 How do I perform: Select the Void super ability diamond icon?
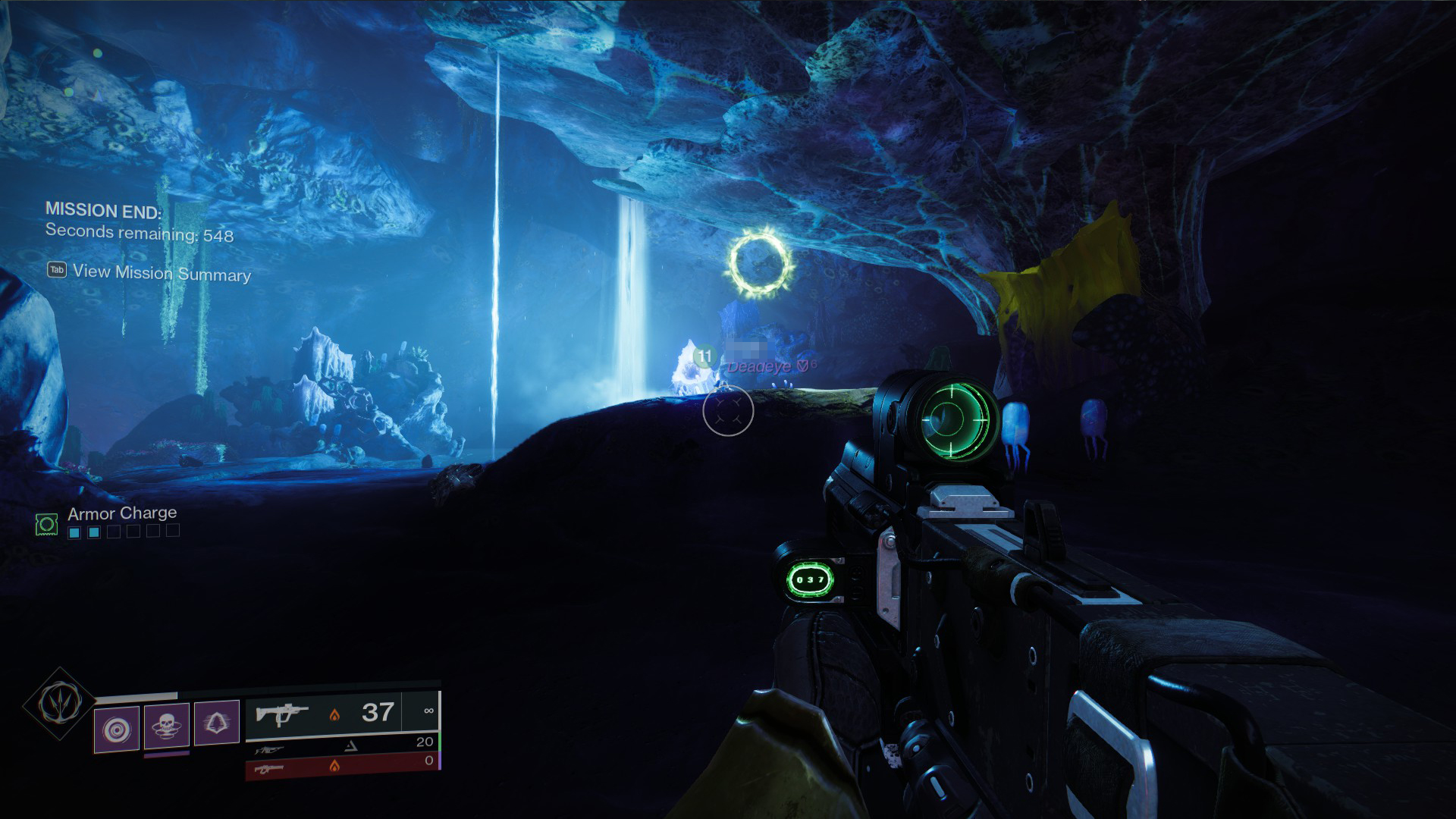59,703
